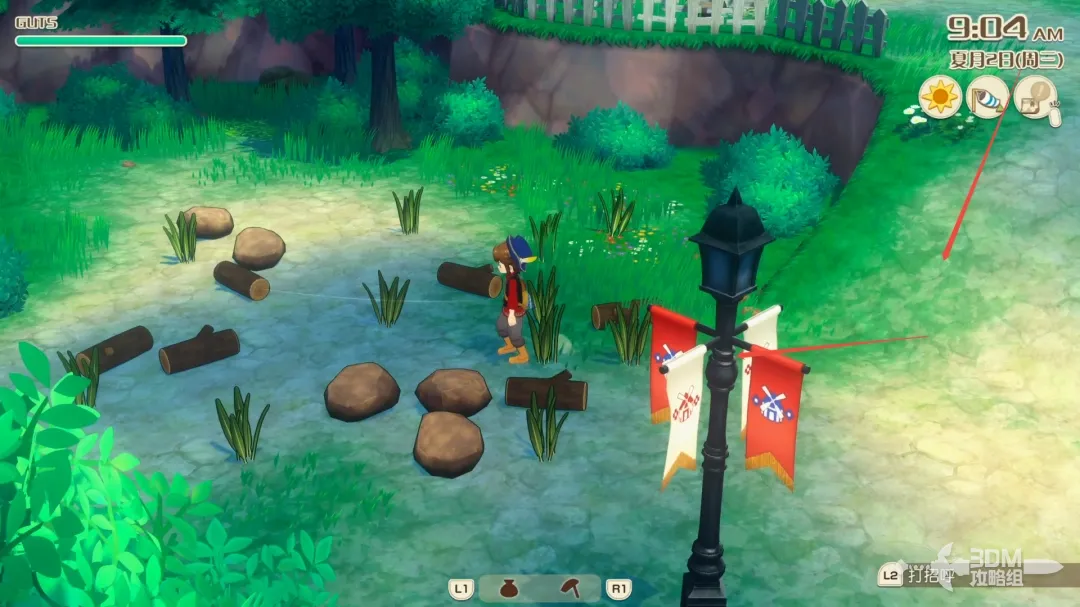Image resolution: width=1080 pixels, height=607 pixels.
Task: Choose the tool icon in the quick bar
Action: 570,589
